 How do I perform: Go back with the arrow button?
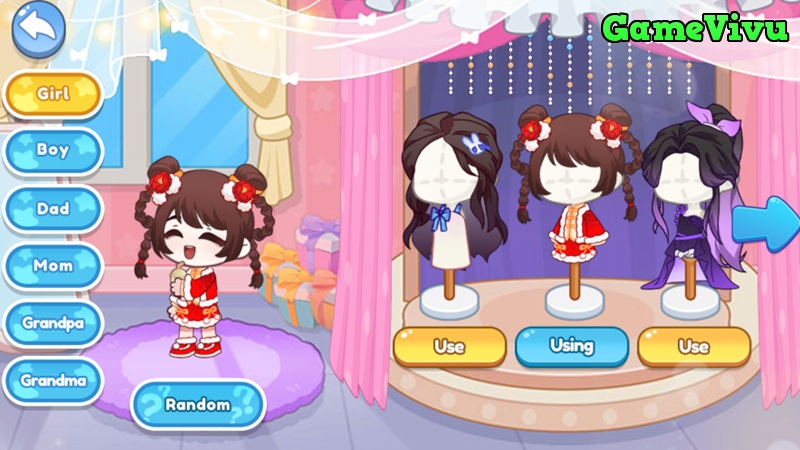point(39,33)
